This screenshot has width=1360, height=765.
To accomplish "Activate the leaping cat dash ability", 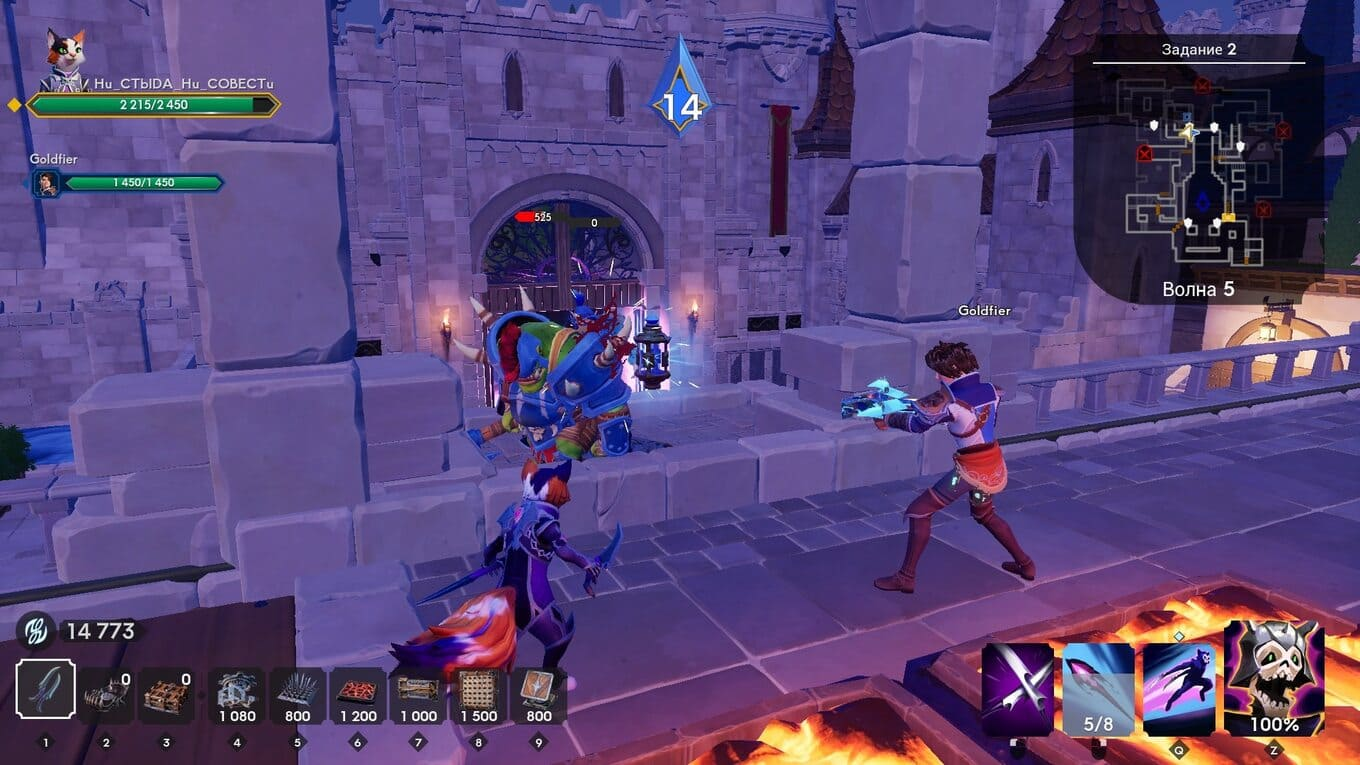I will 1179,690.
